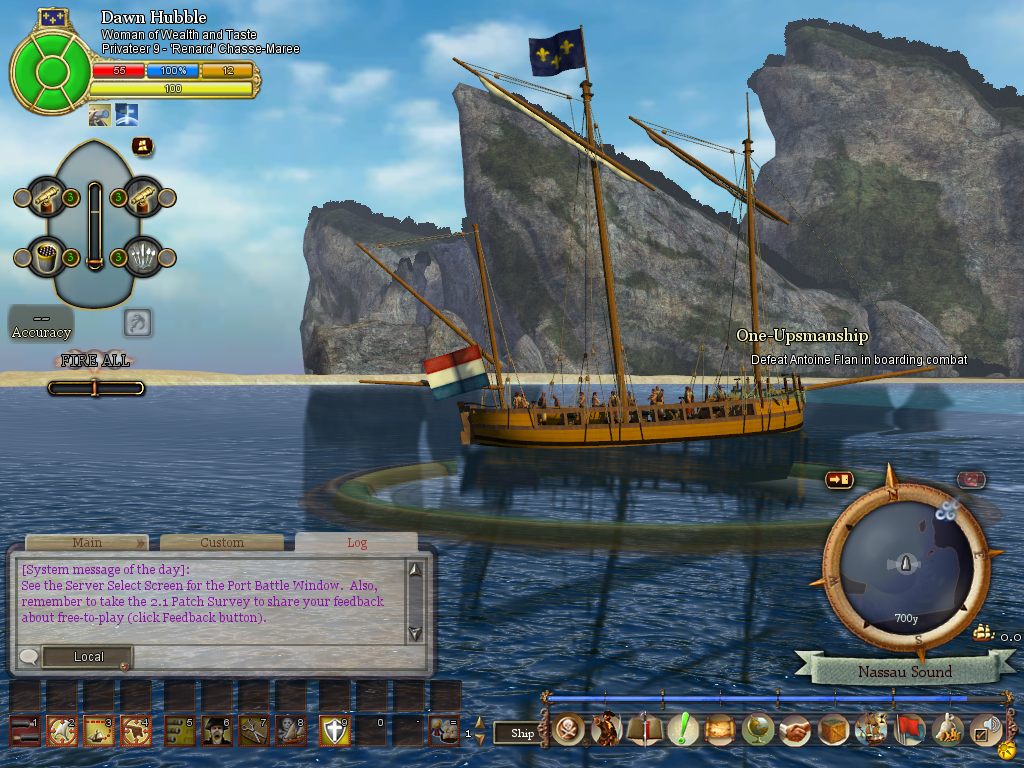Open the wooden crate cargo icon
The width and height of the screenshot is (1024, 768).
click(x=833, y=730)
